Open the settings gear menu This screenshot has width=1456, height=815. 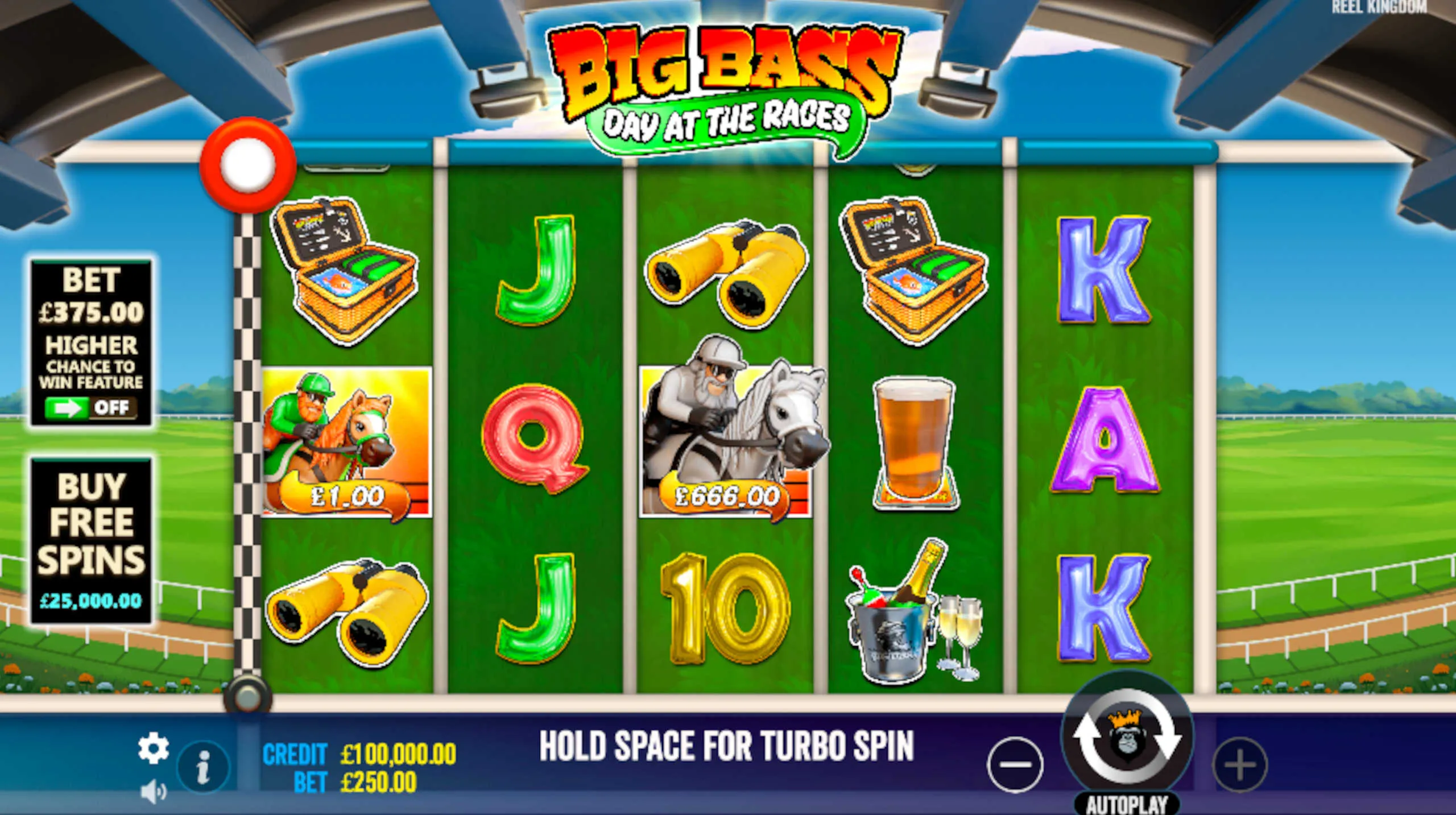tap(153, 748)
